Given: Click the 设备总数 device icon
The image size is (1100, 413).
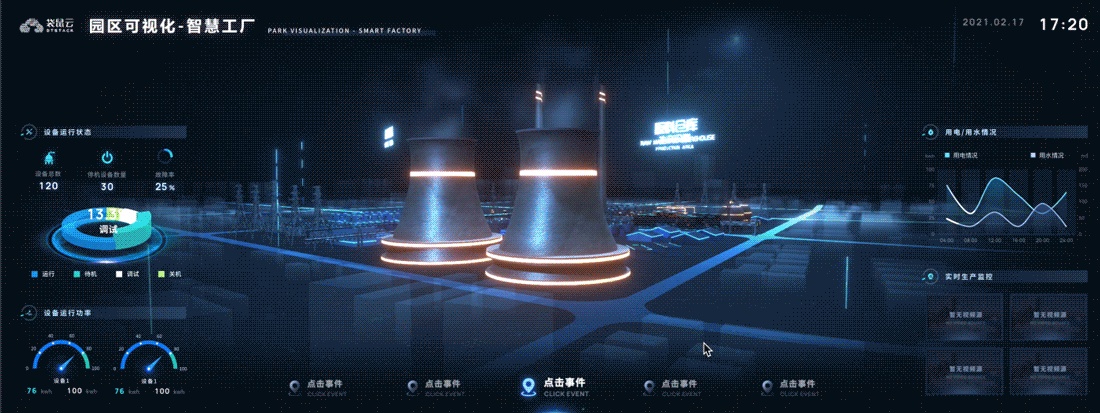Looking at the screenshot, I should (49, 157).
